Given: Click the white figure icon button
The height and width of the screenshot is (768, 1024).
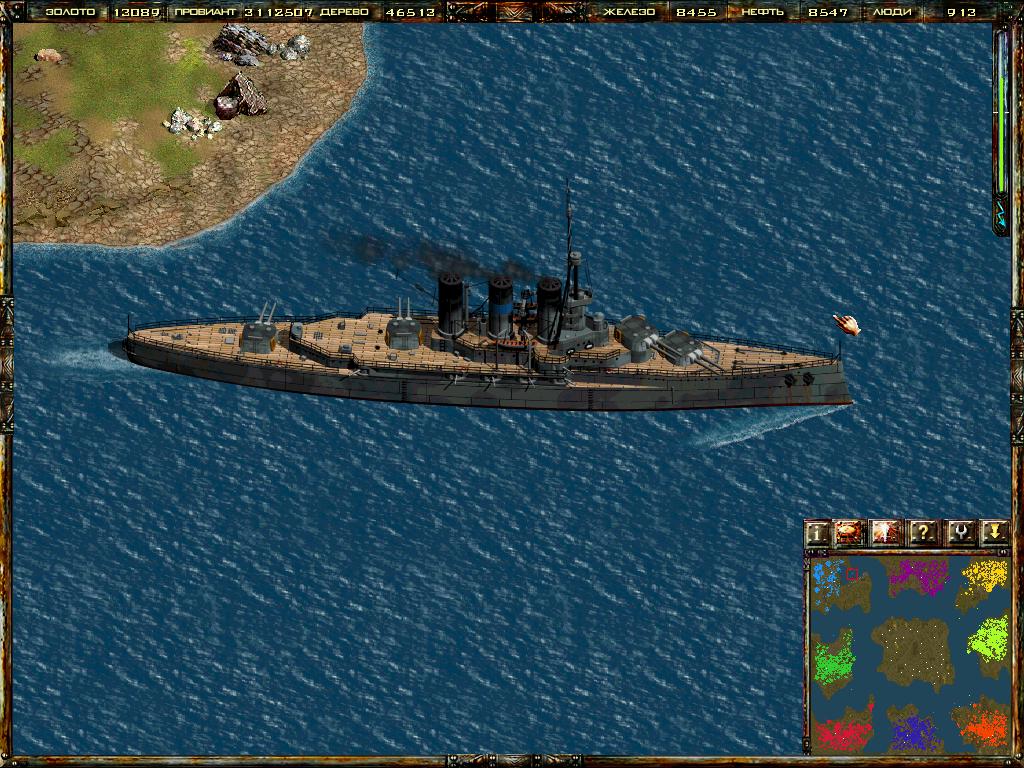Looking at the screenshot, I should pos(887,533).
